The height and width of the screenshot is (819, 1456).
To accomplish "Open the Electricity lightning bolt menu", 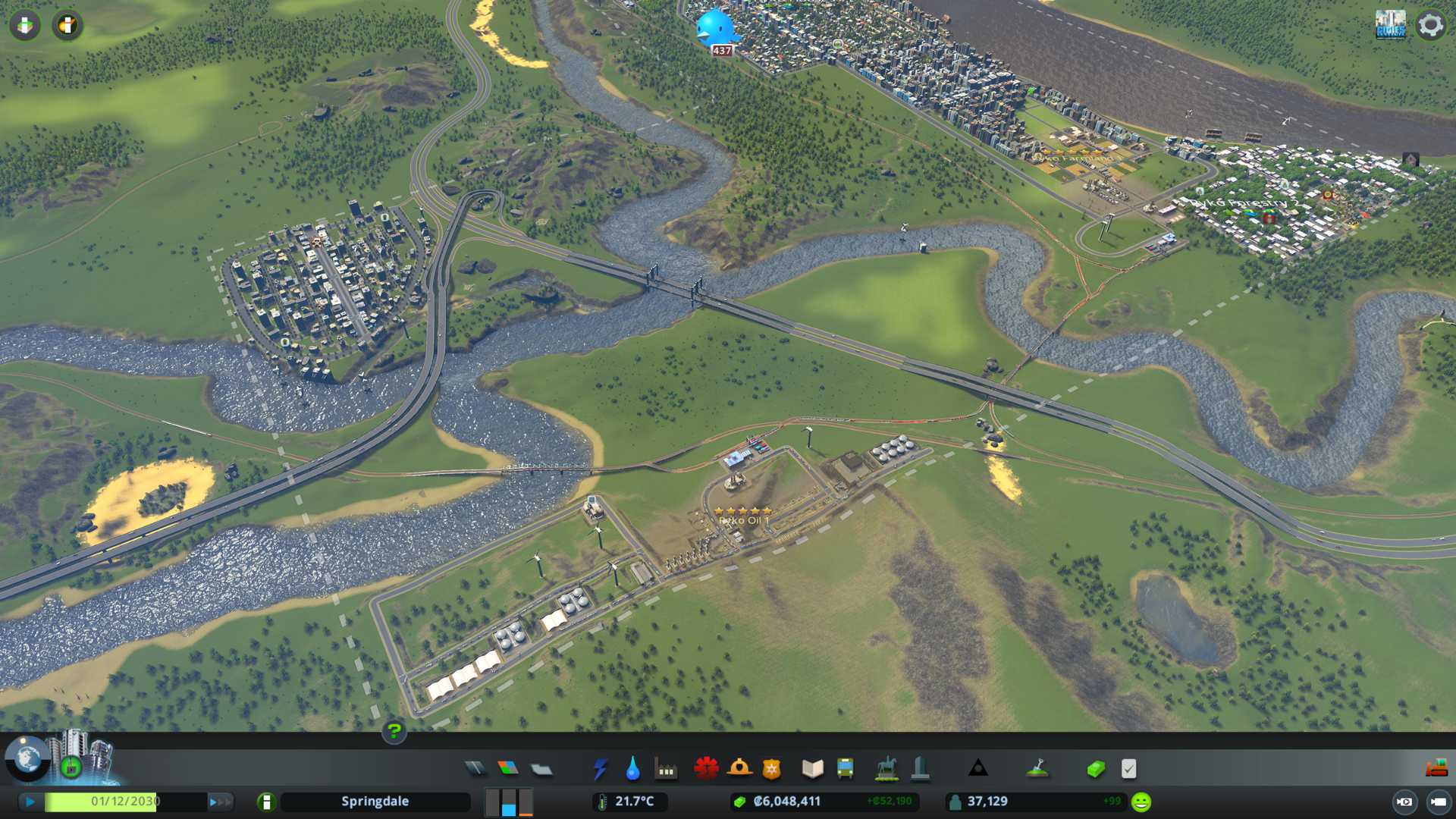I will (600, 769).
